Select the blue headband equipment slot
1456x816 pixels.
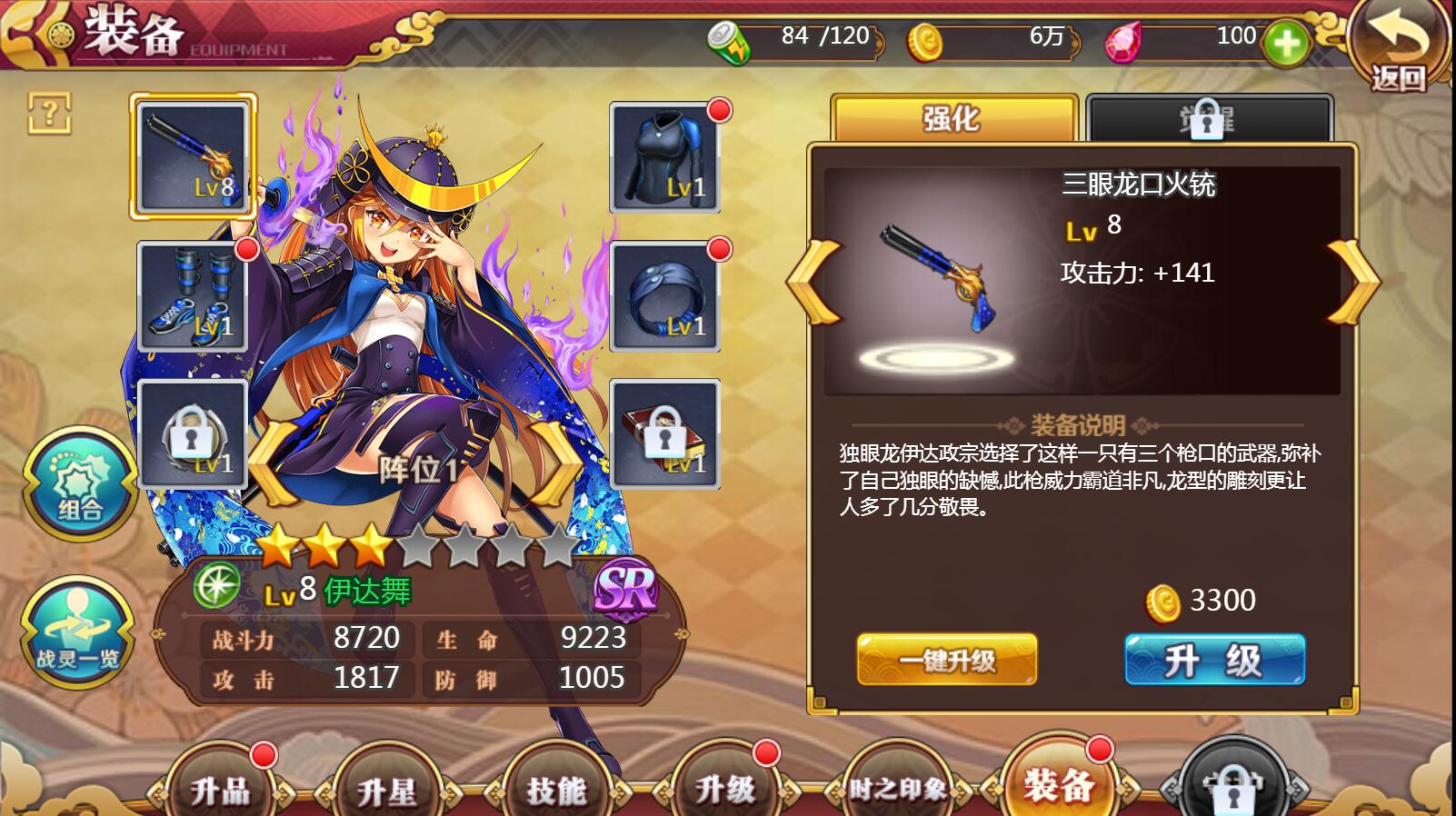pyautogui.click(x=664, y=296)
